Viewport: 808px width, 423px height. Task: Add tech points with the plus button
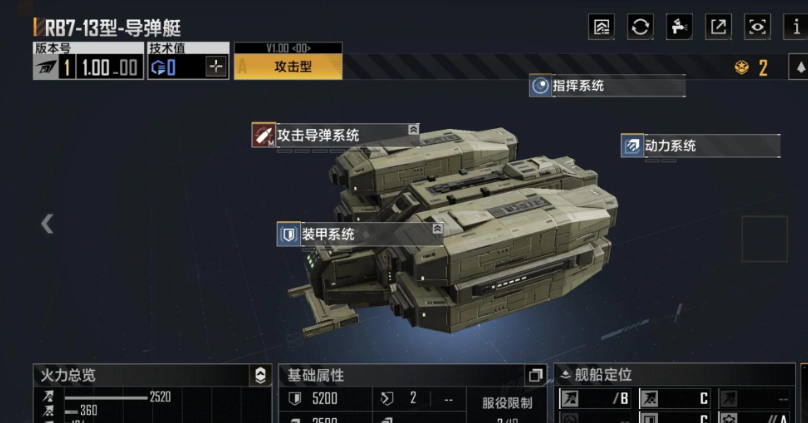216,67
